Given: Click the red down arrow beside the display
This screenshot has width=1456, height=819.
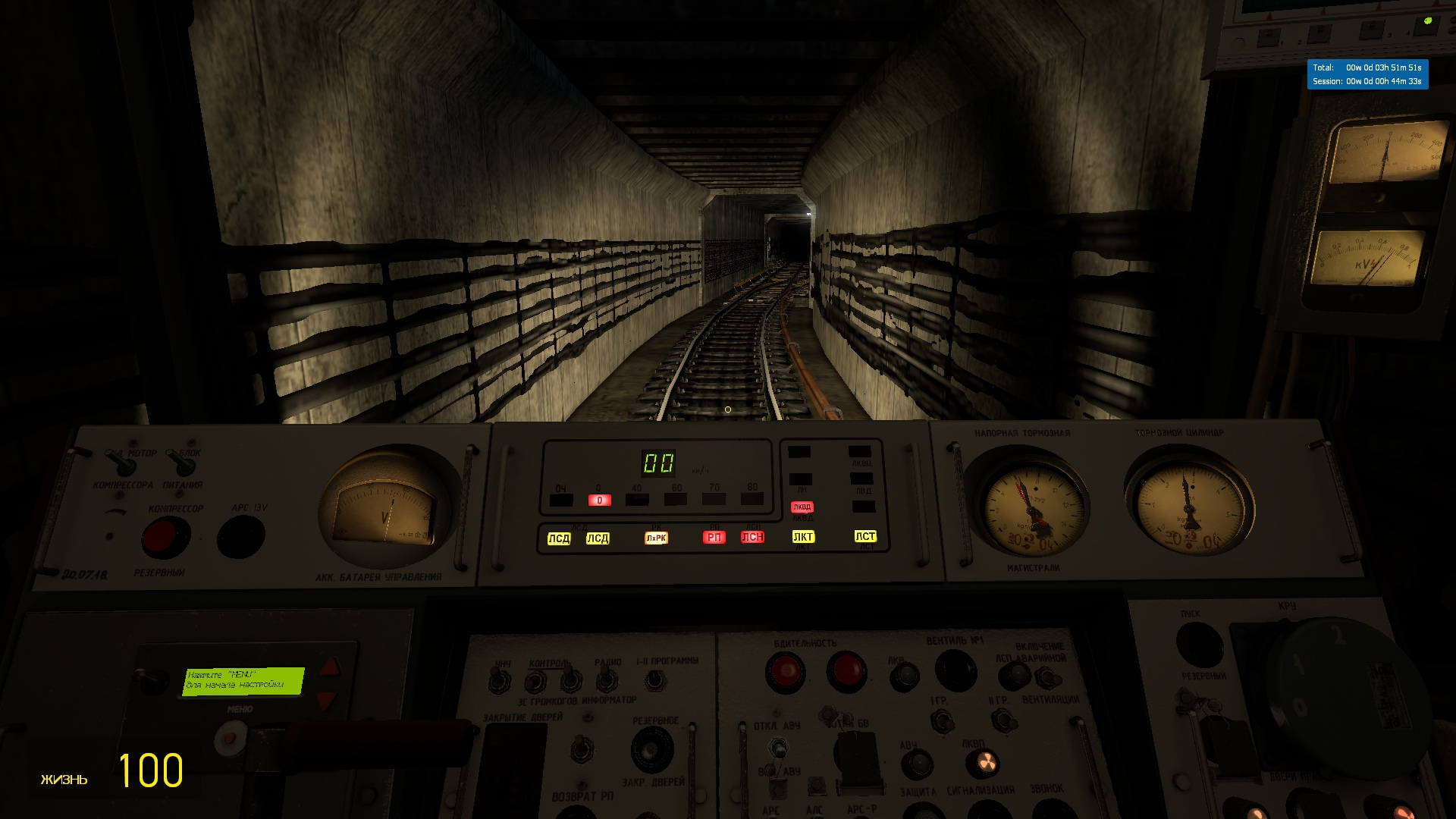Looking at the screenshot, I should [x=326, y=699].
